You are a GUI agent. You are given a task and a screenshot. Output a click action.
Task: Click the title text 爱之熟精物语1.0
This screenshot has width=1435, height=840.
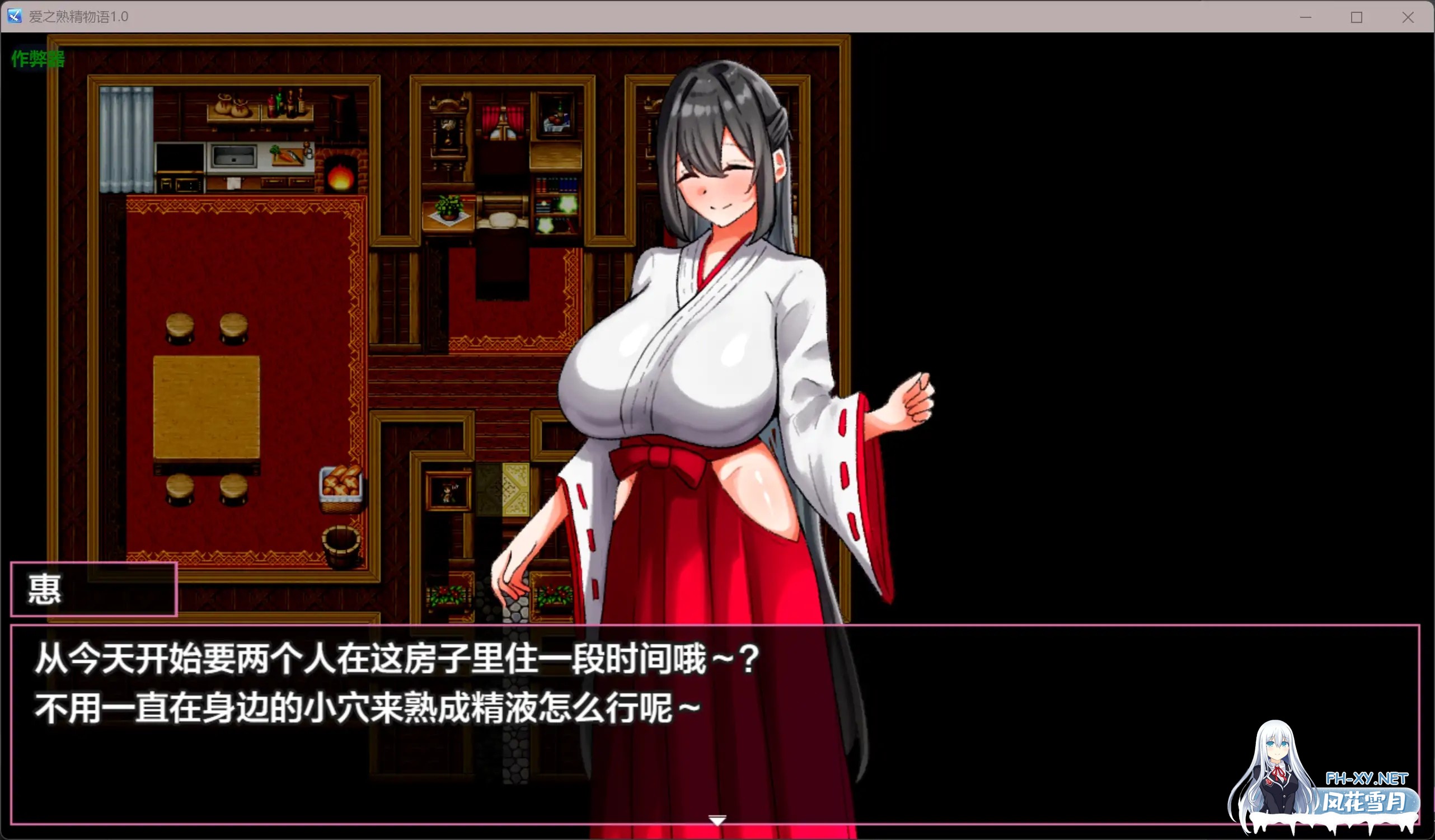[77, 17]
